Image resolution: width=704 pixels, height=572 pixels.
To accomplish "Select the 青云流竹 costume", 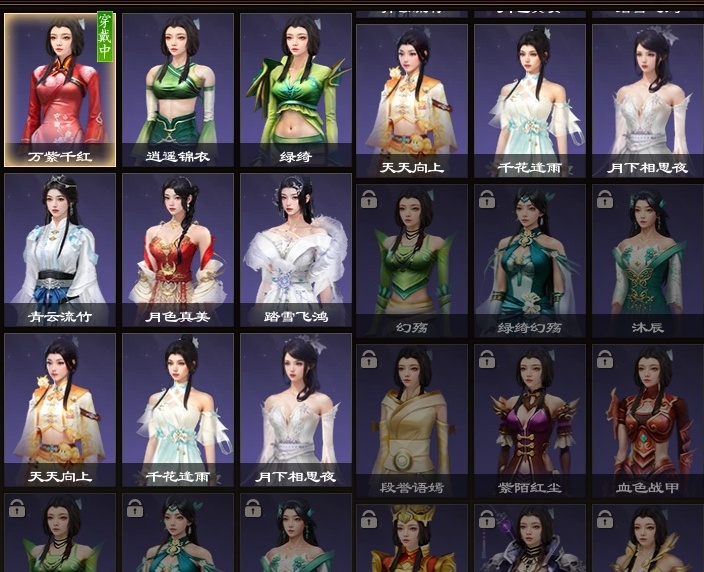I will click(x=61, y=250).
